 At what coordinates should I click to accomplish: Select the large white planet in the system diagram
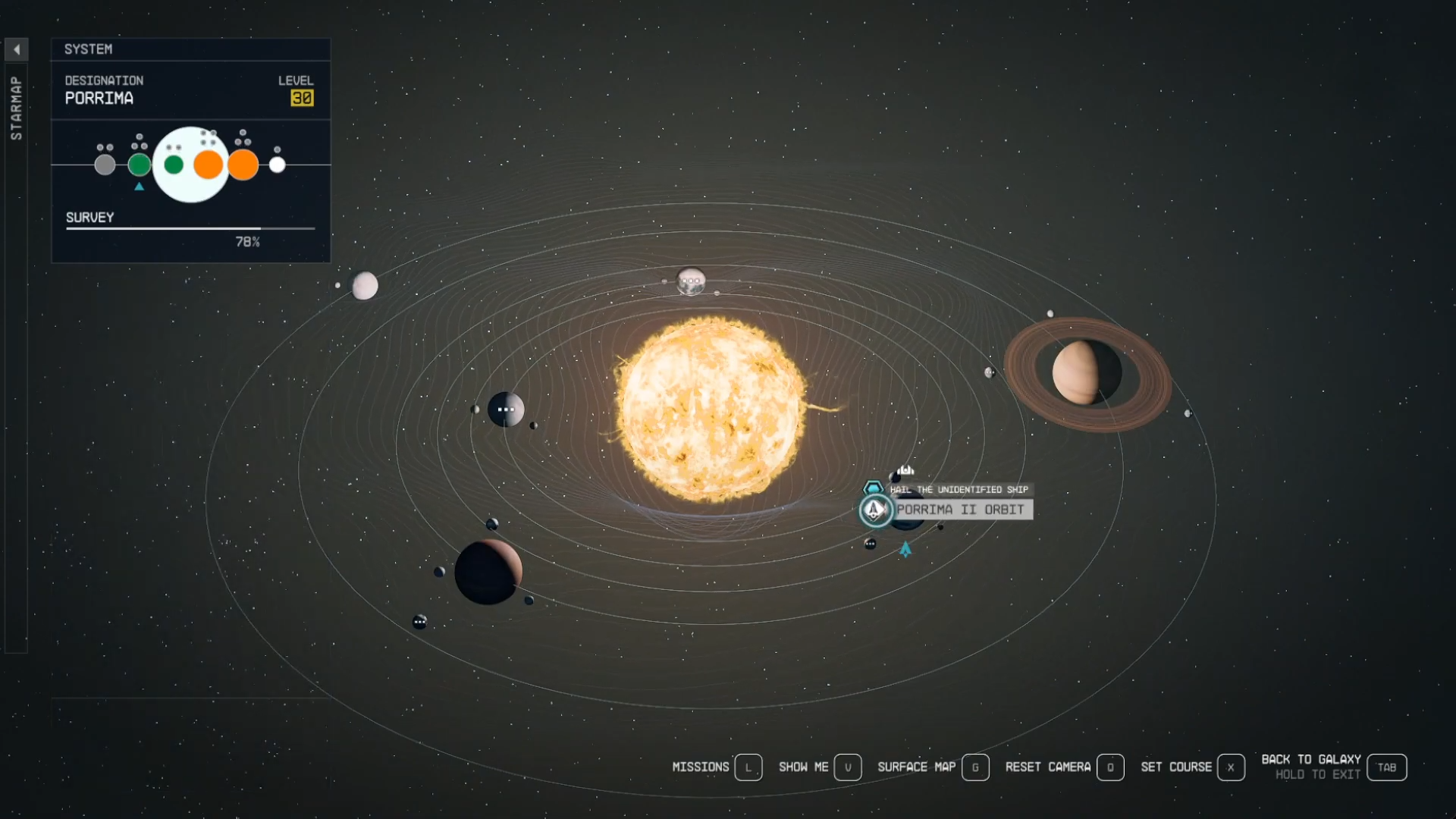point(190,164)
